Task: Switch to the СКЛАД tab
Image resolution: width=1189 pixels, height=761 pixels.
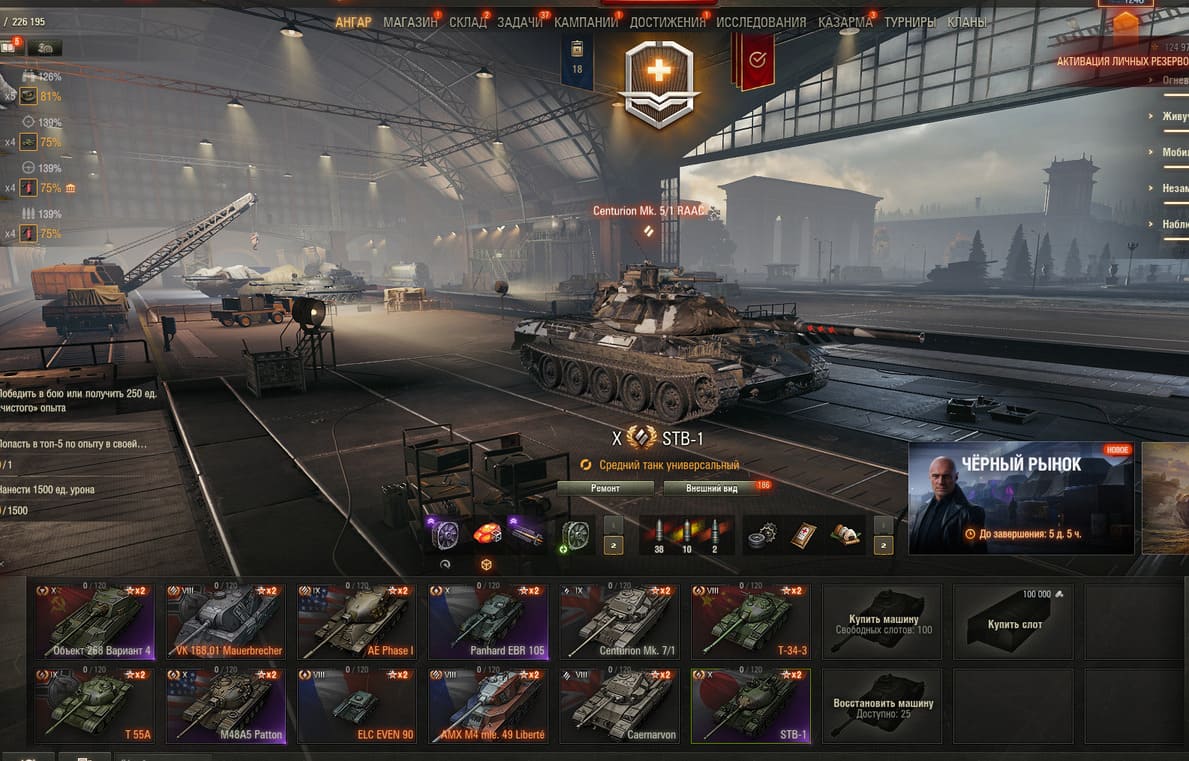Action: pos(468,22)
